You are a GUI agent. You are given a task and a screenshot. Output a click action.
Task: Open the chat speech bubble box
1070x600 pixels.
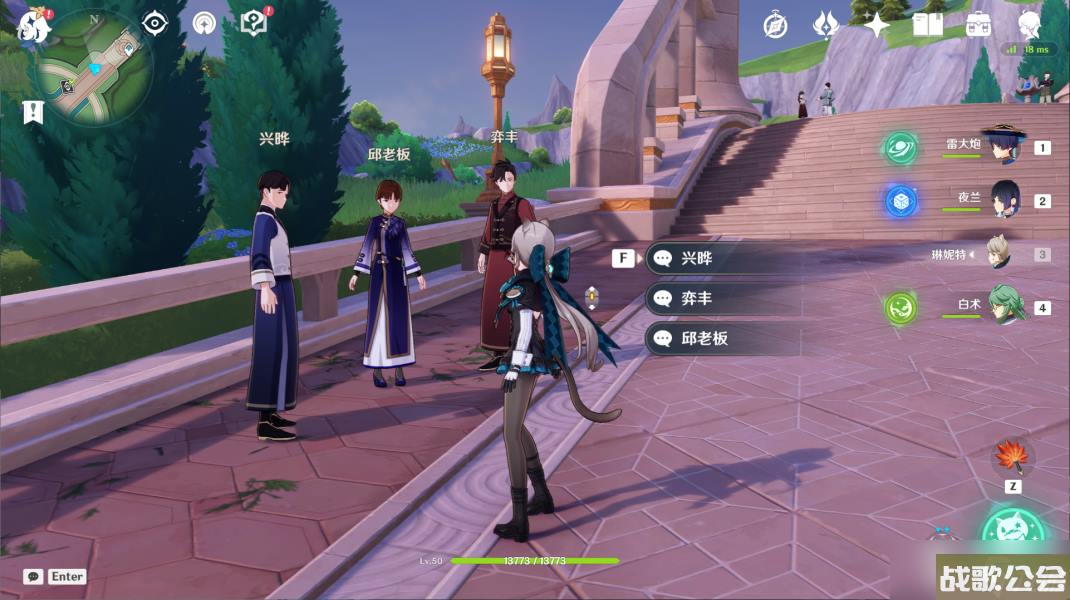33,577
